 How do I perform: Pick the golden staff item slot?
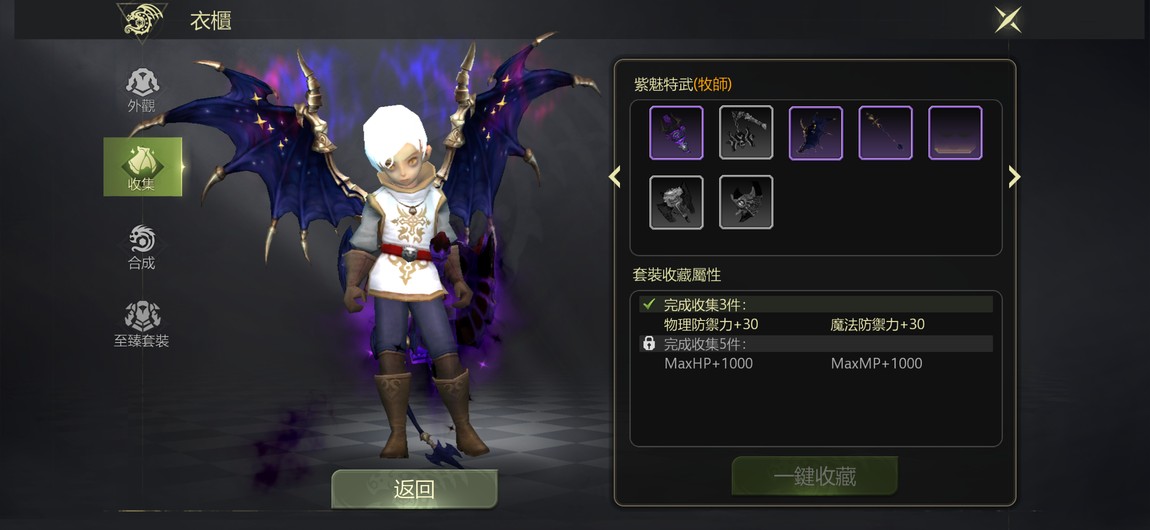(x=886, y=133)
